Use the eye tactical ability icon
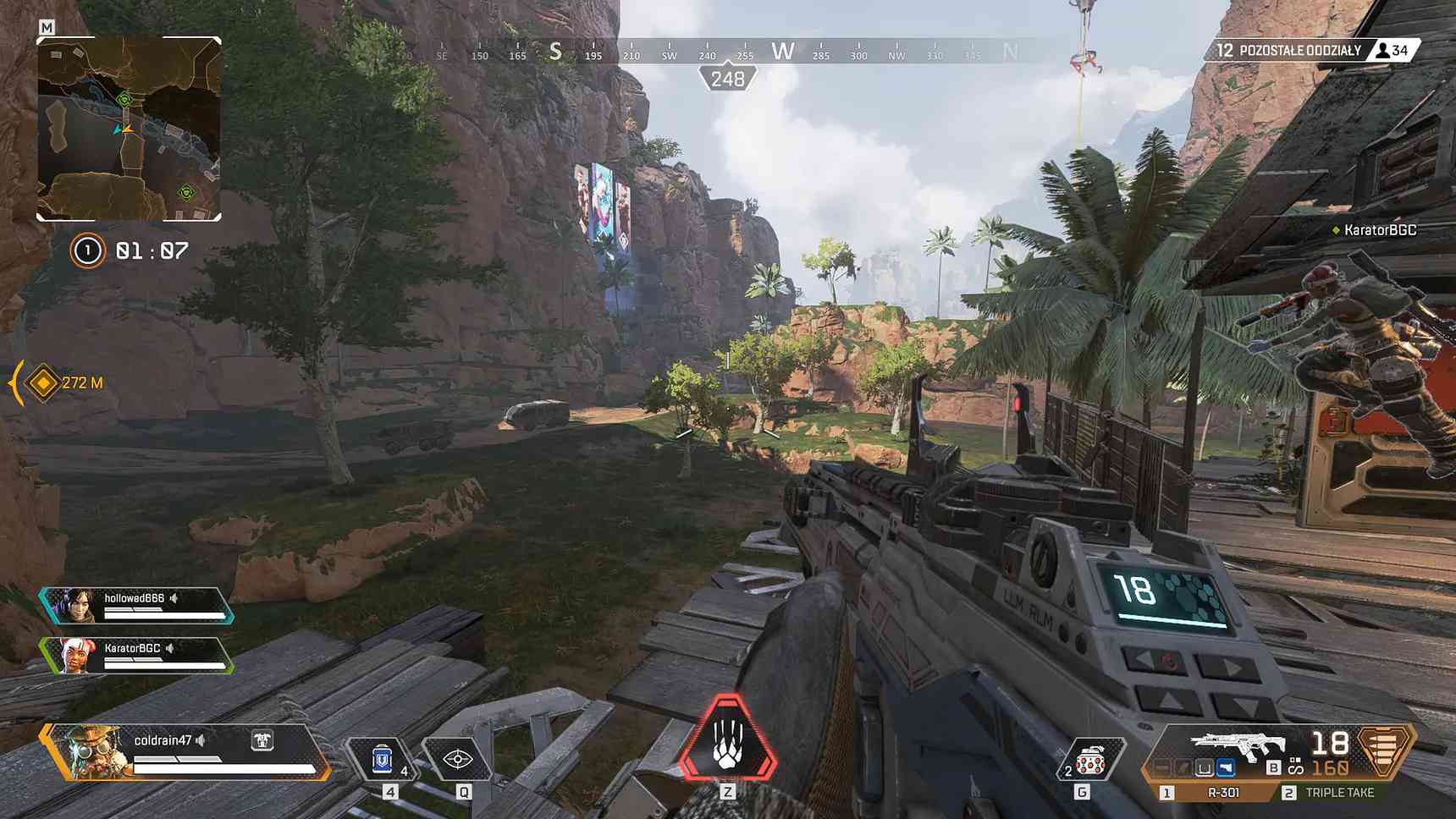 click(458, 758)
